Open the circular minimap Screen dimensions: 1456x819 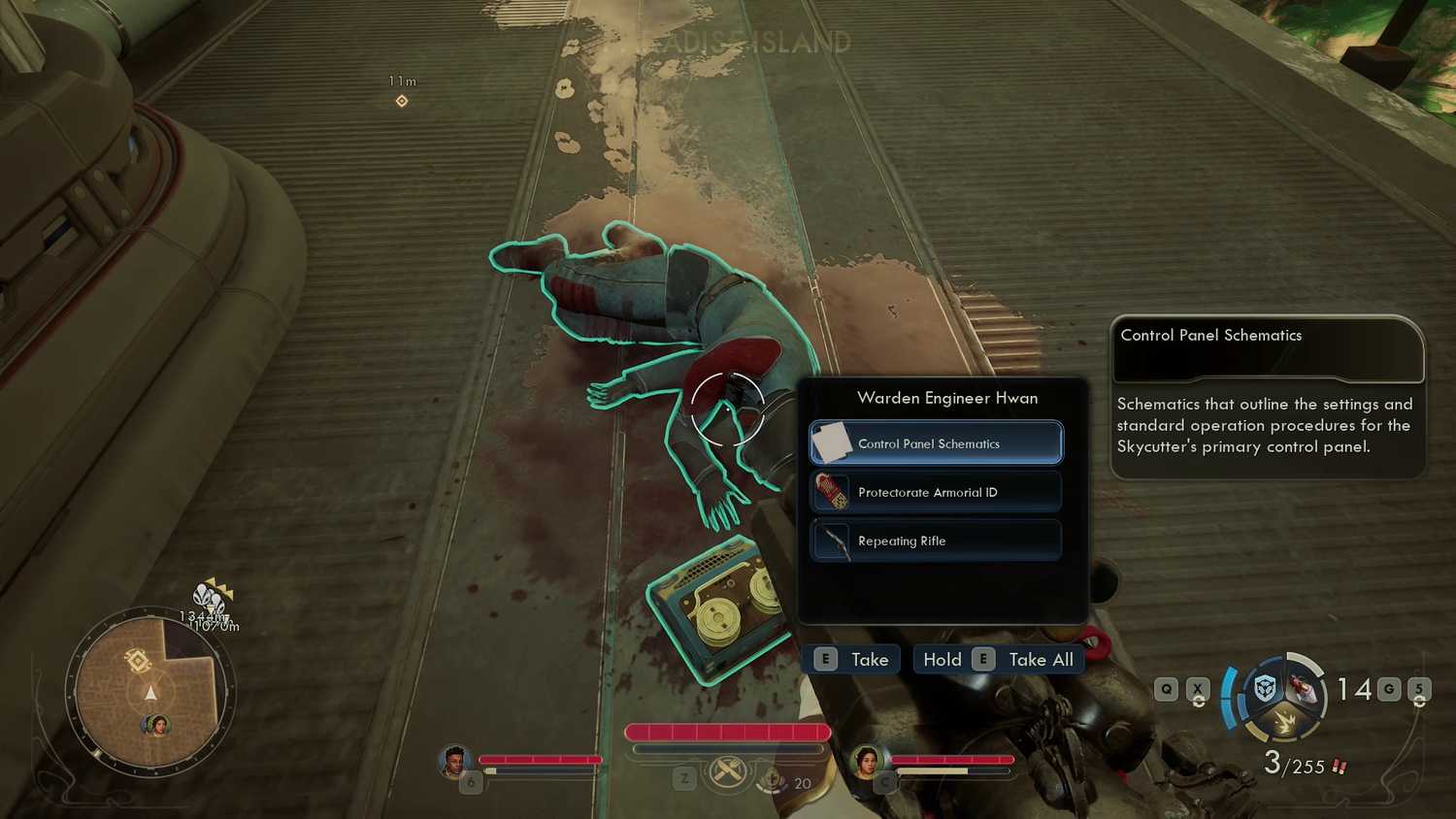(x=150, y=691)
